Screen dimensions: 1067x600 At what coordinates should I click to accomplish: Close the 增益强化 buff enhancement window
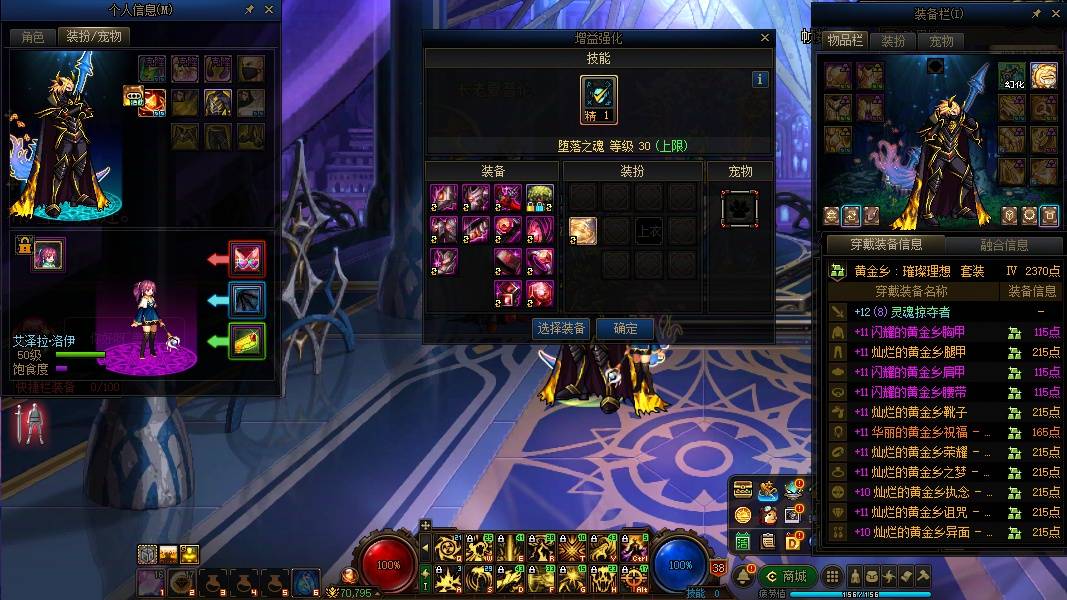pyautogui.click(x=765, y=38)
